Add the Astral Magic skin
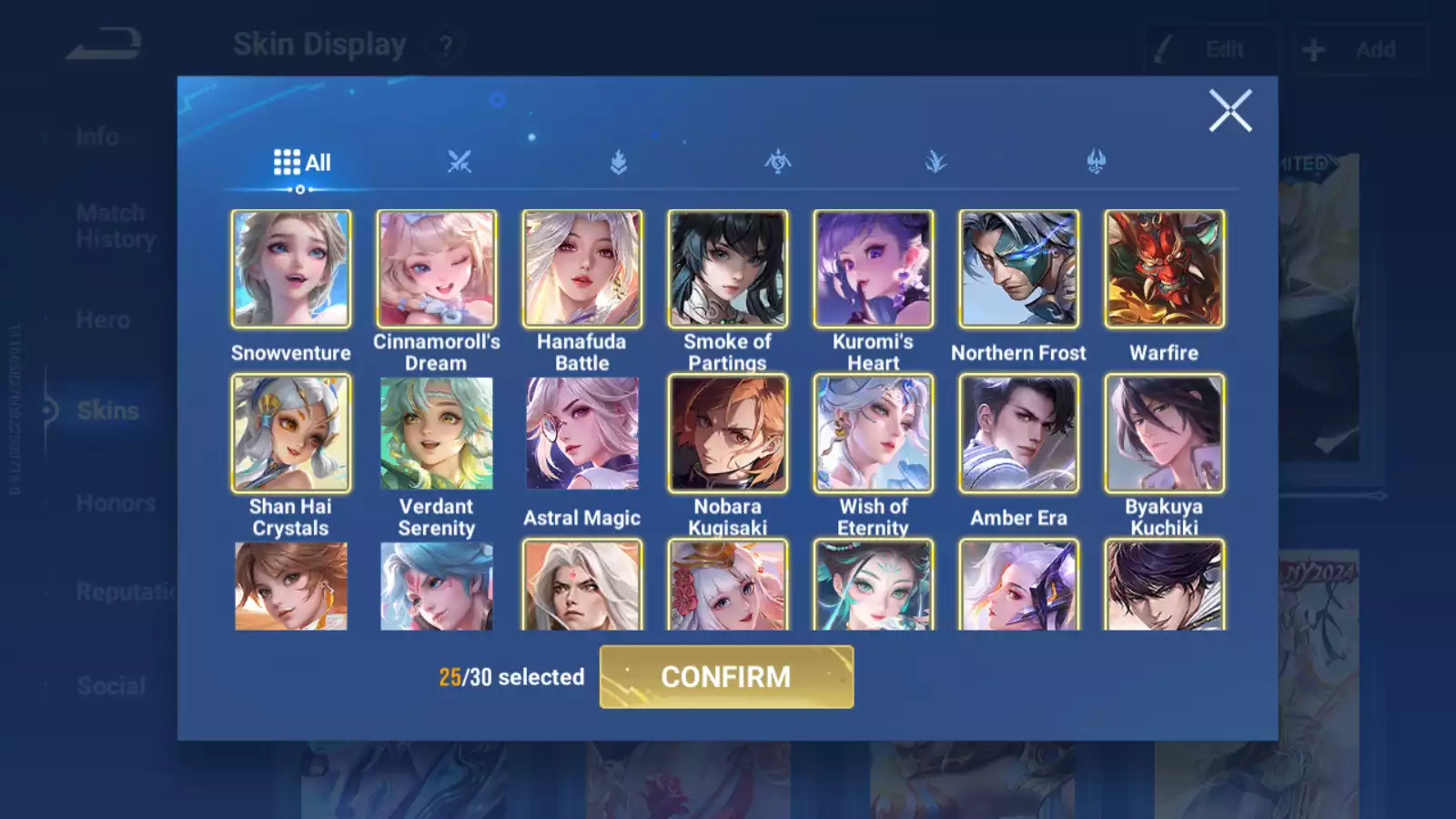The image size is (1456, 819). click(582, 434)
